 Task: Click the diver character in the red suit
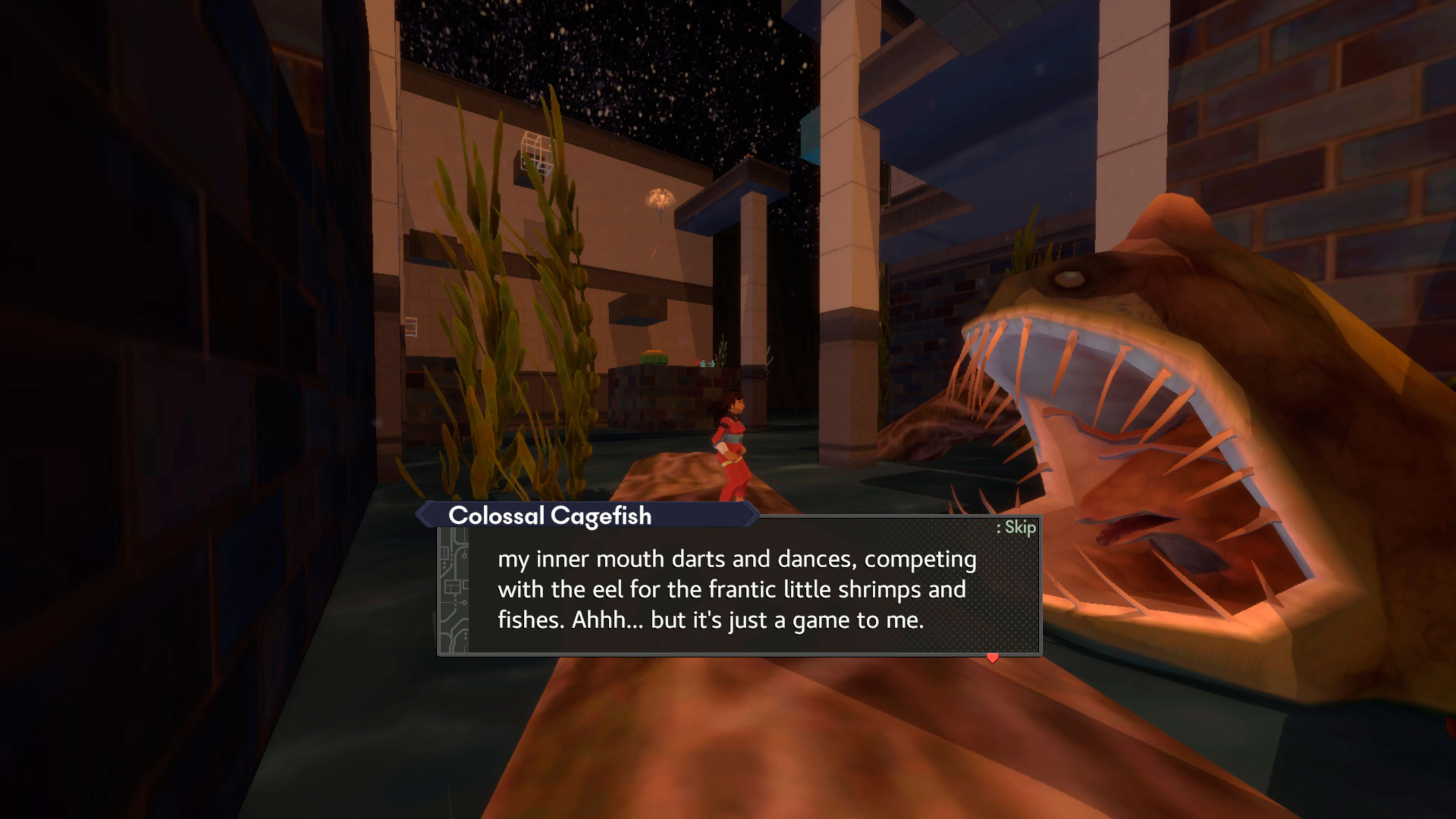[732, 449]
